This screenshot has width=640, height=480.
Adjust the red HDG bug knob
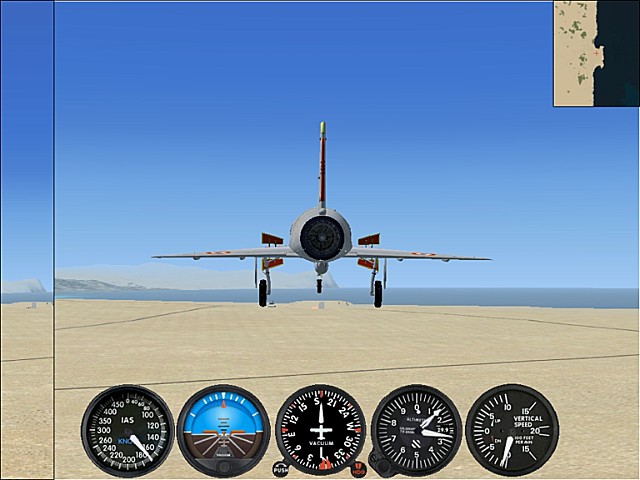click(x=359, y=468)
